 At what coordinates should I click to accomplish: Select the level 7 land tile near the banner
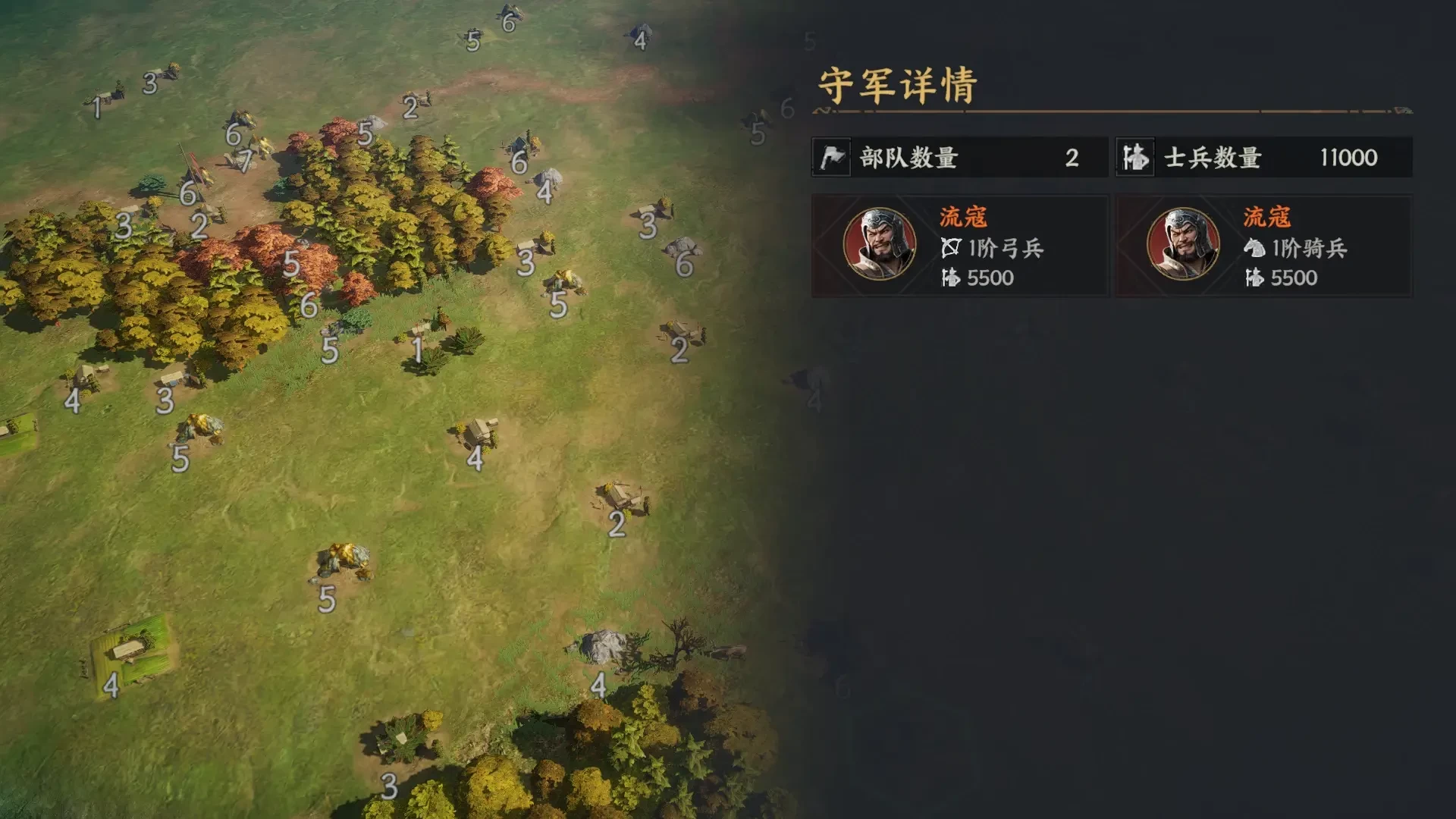click(x=246, y=162)
